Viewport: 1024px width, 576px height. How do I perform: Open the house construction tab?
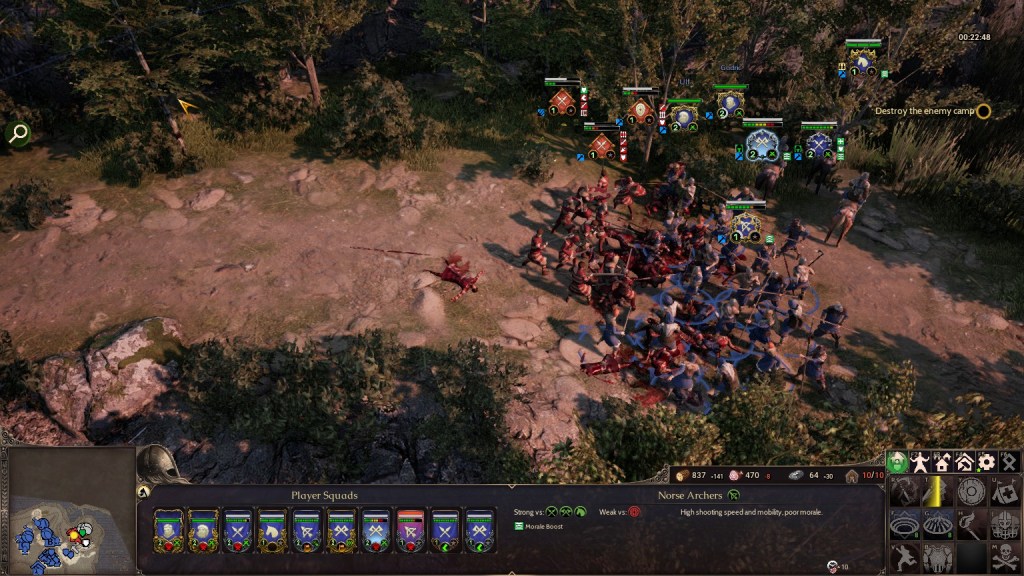point(942,462)
